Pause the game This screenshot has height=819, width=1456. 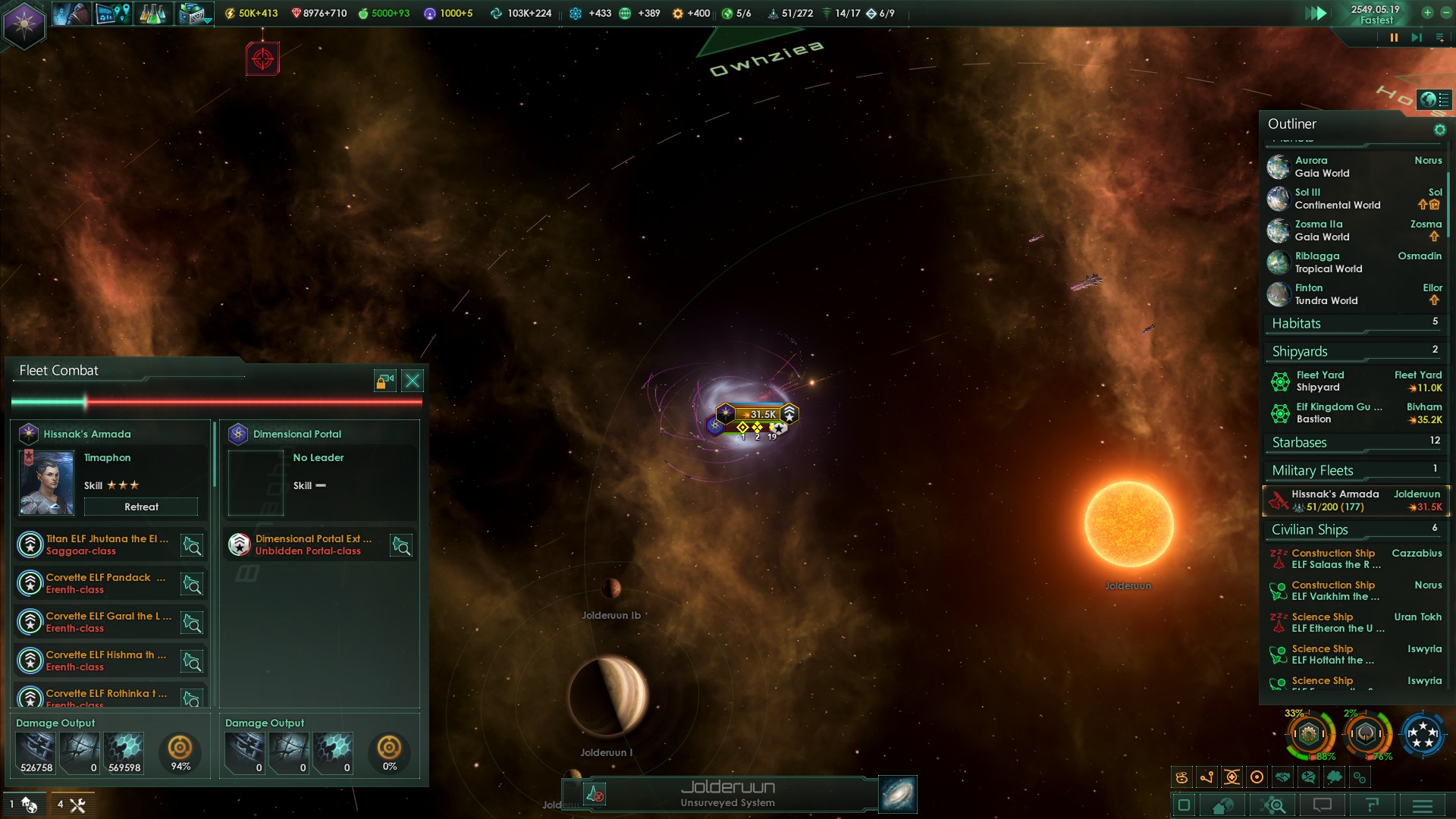click(x=1394, y=37)
